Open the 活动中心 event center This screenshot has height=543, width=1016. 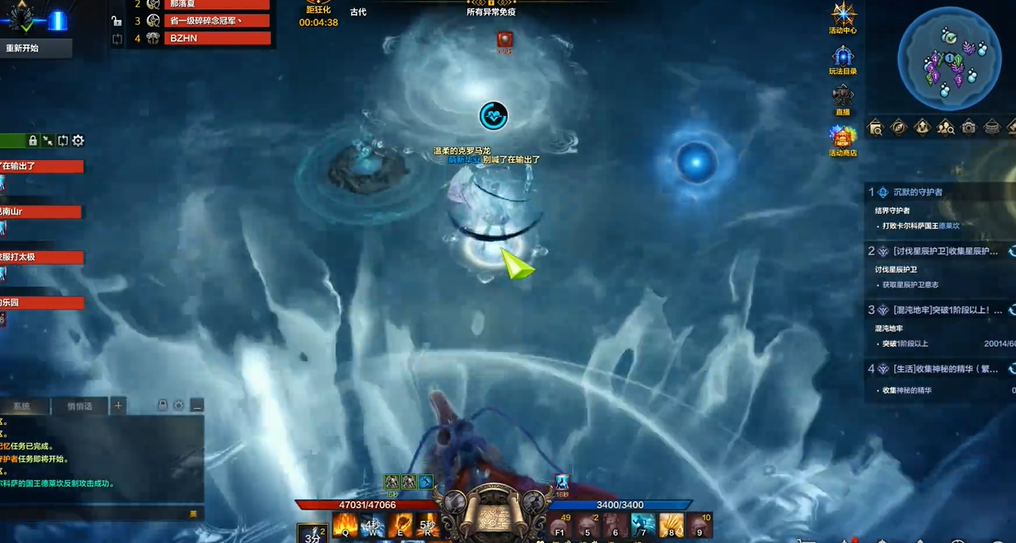843,16
